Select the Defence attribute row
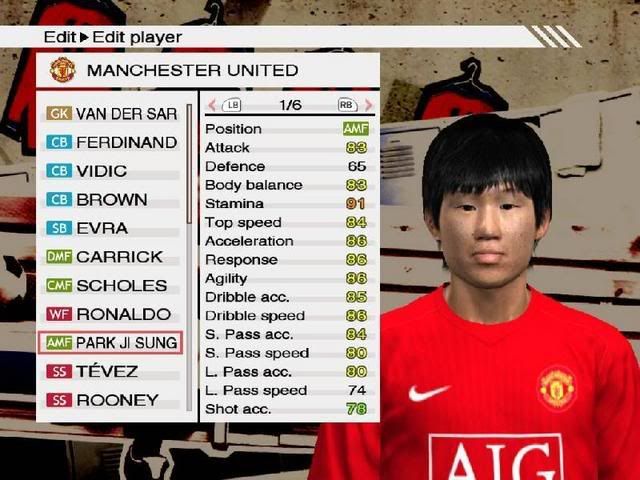Screen dimensions: 640x480 [287, 166]
